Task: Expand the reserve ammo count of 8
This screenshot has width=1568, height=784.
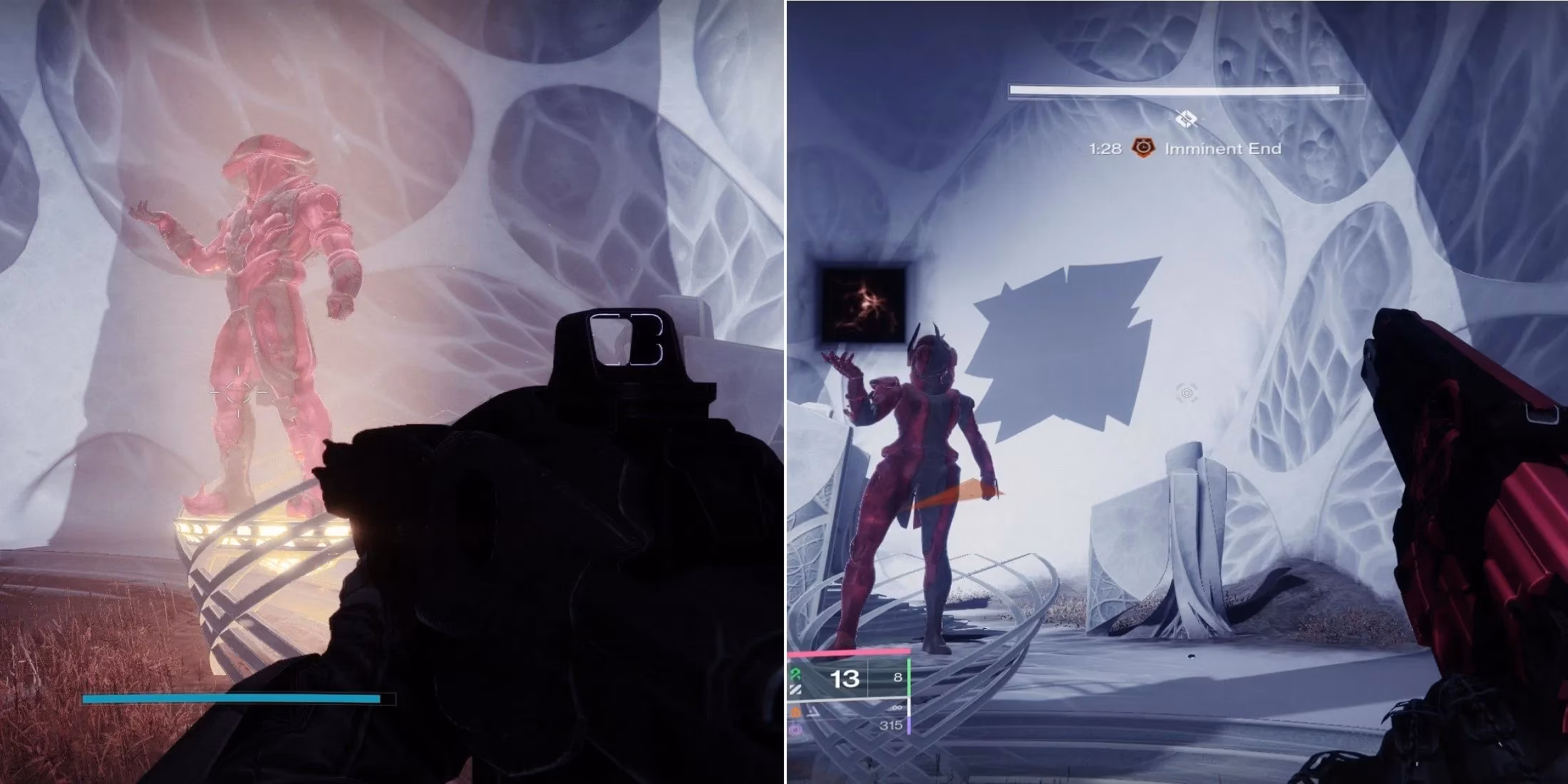Action: (898, 678)
